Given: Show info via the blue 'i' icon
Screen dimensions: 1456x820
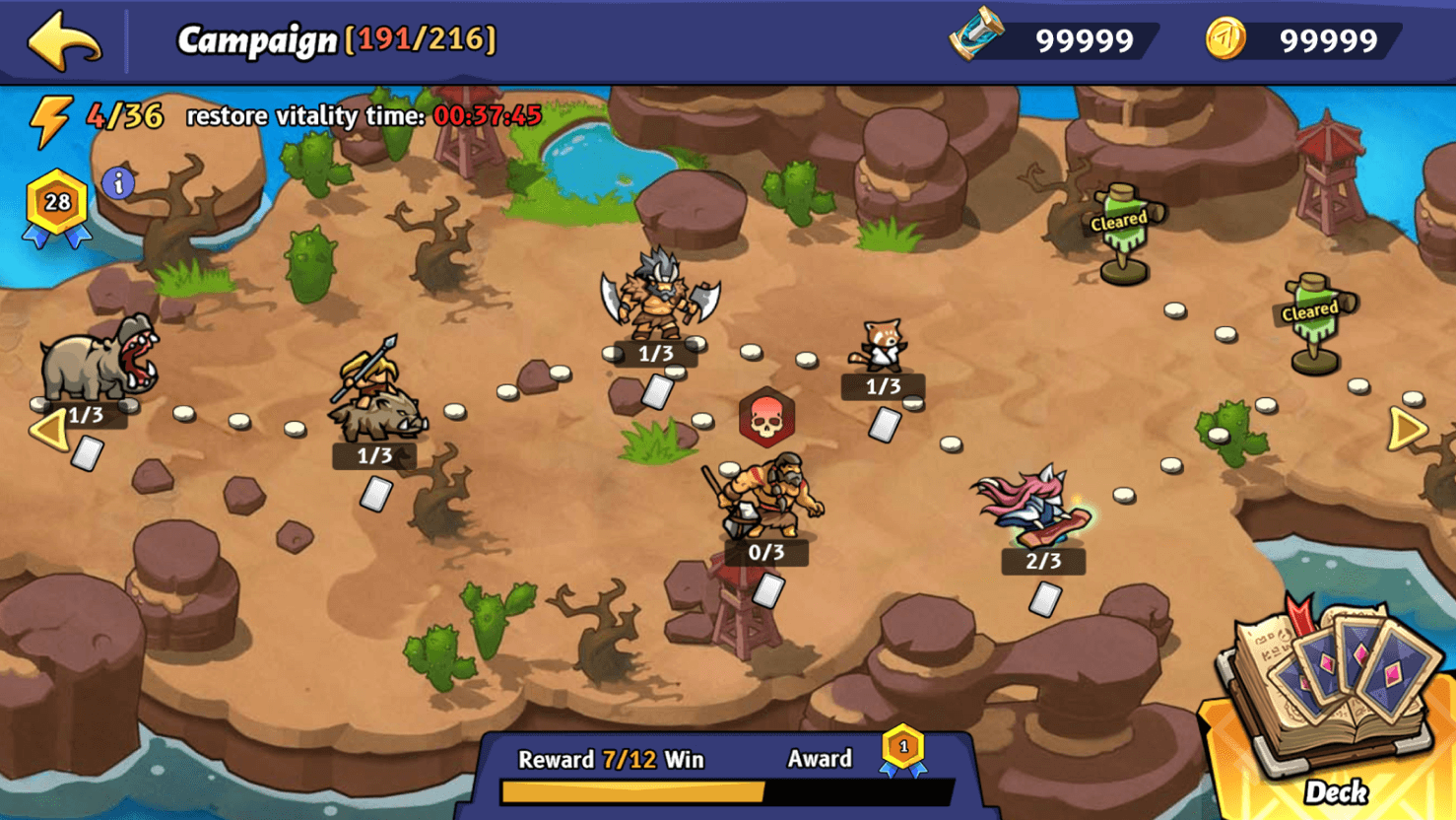Looking at the screenshot, I should (118, 183).
